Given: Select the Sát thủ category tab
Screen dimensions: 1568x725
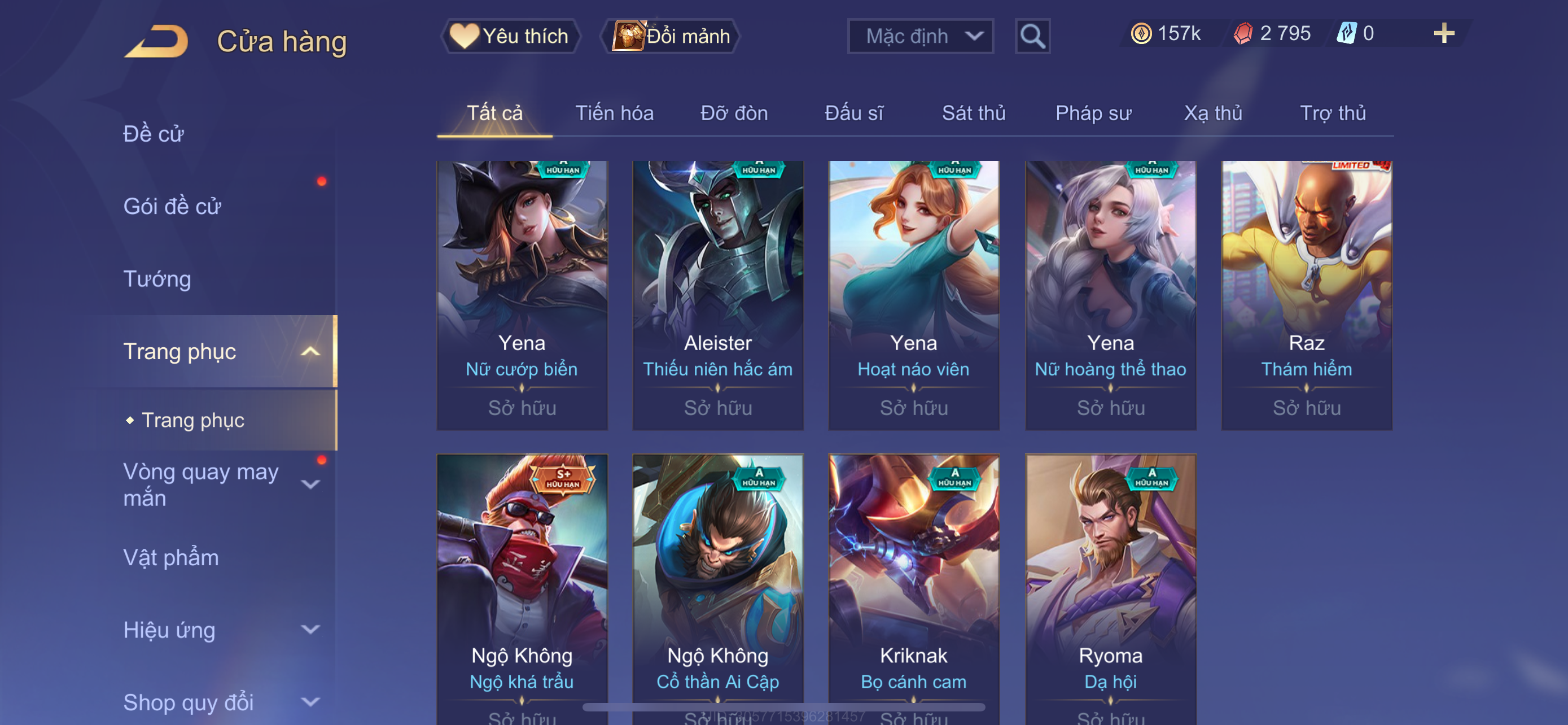Looking at the screenshot, I should click(973, 113).
